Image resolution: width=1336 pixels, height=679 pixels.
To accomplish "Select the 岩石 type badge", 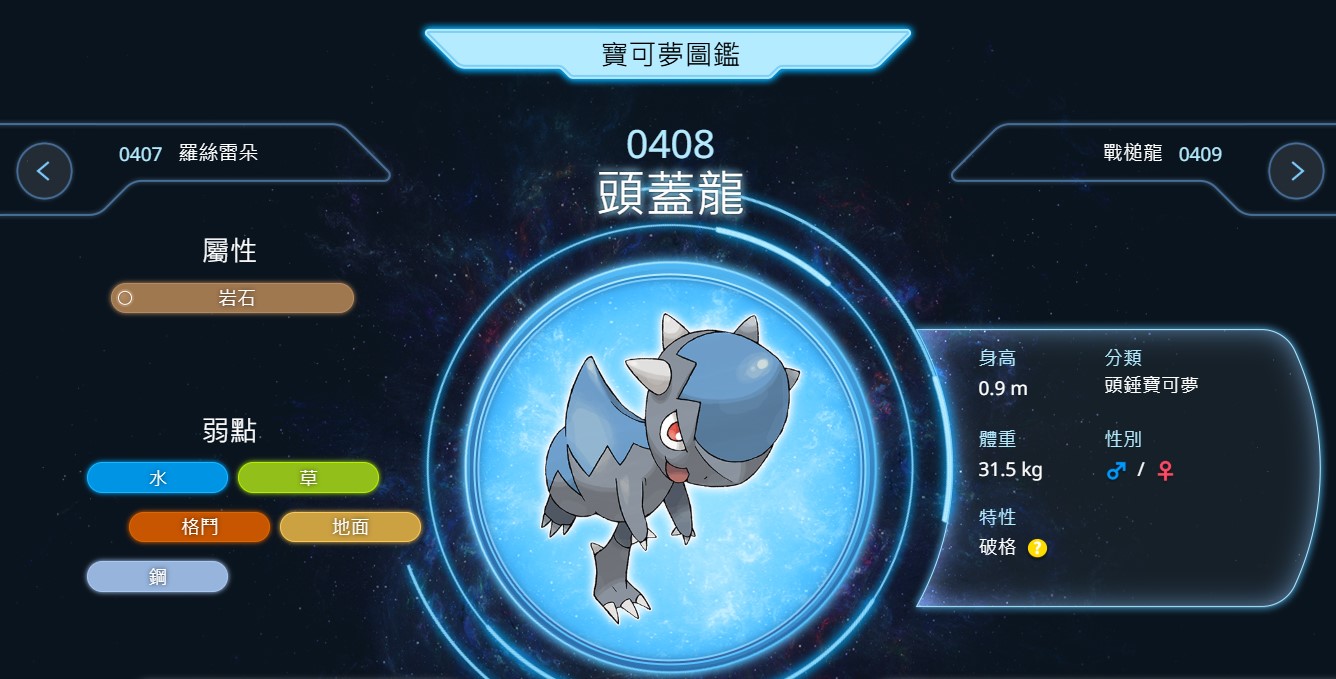I will pyautogui.click(x=232, y=298).
